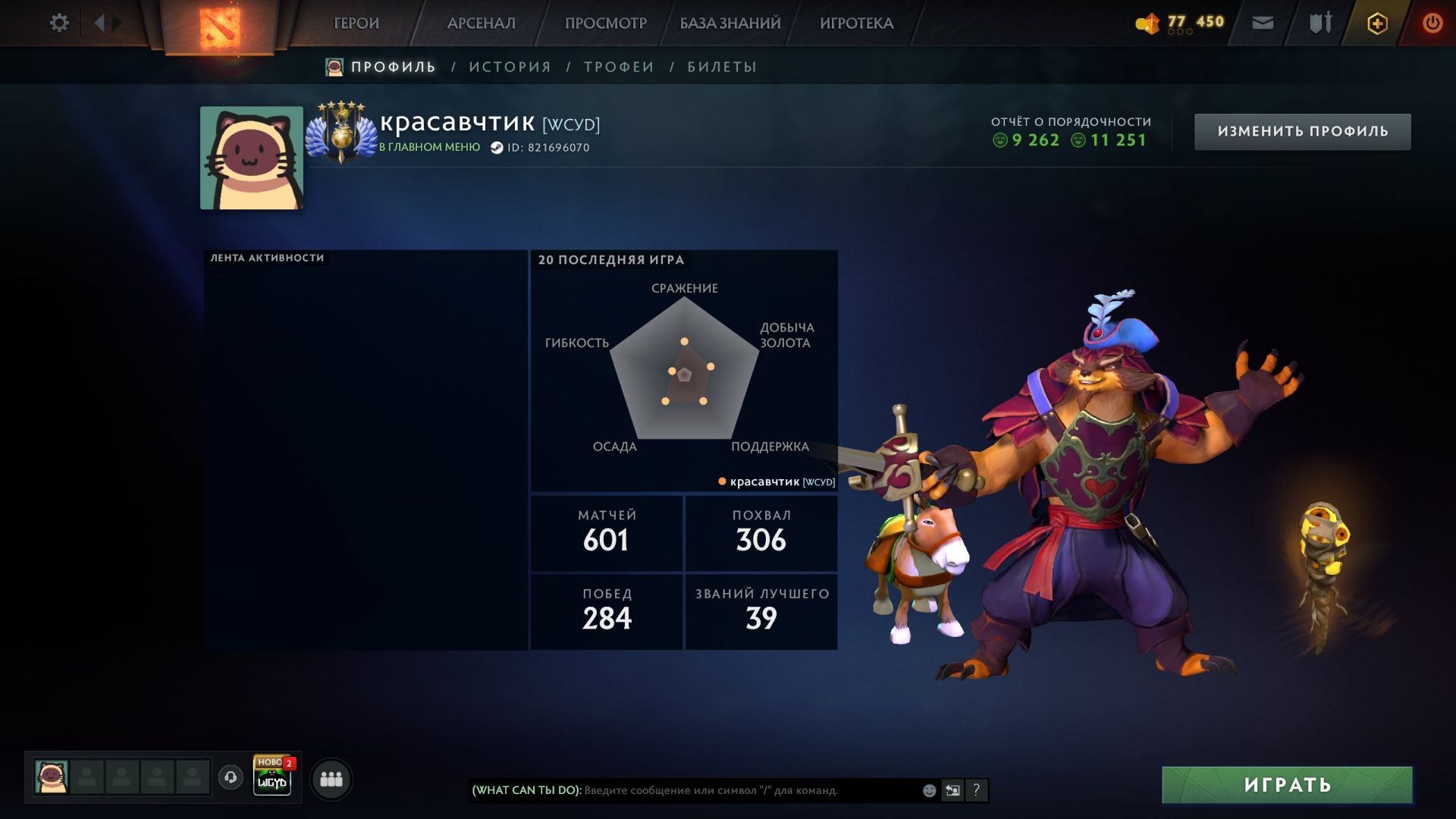Click the red power quit button
Image resolution: width=1456 pixels, height=819 pixels.
[1432, 24]
